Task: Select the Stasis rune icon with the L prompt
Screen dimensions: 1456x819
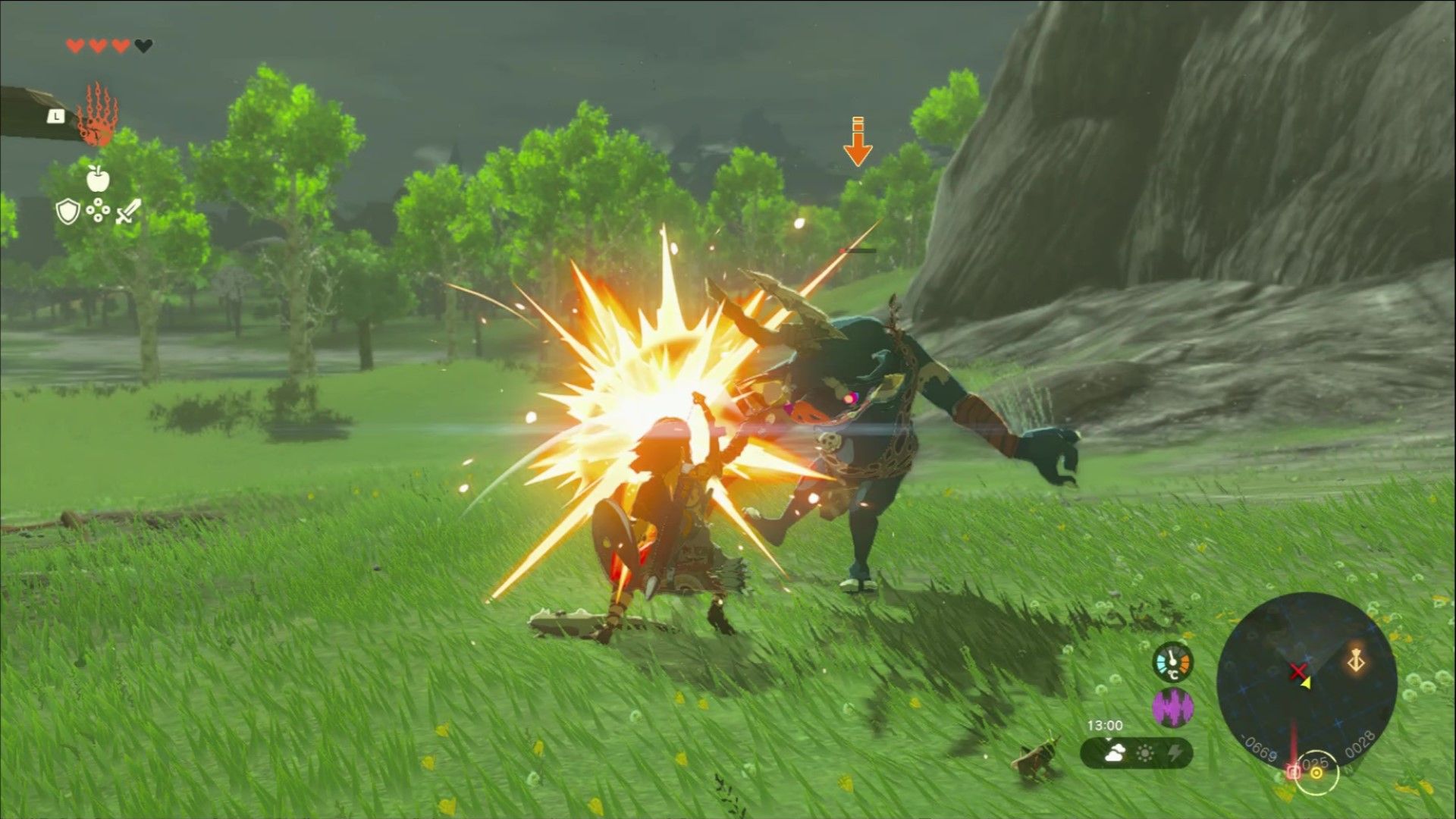Action: [98, 118]
